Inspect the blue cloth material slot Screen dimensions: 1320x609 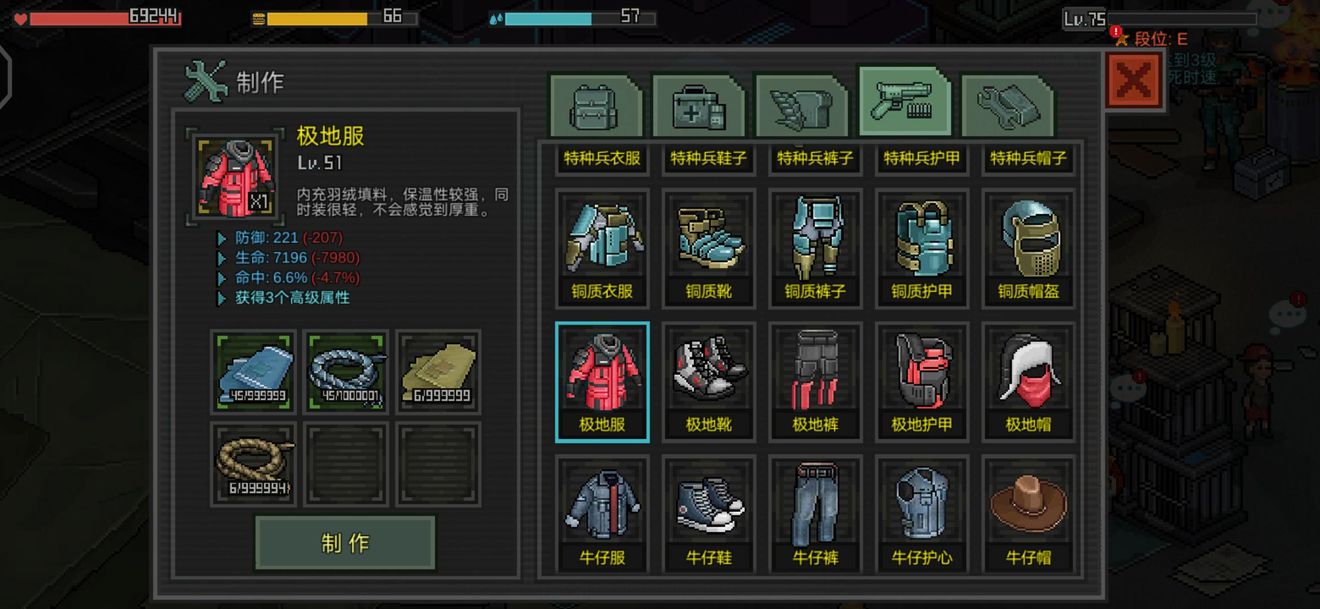pyautogui.click(x=253, y=371)
